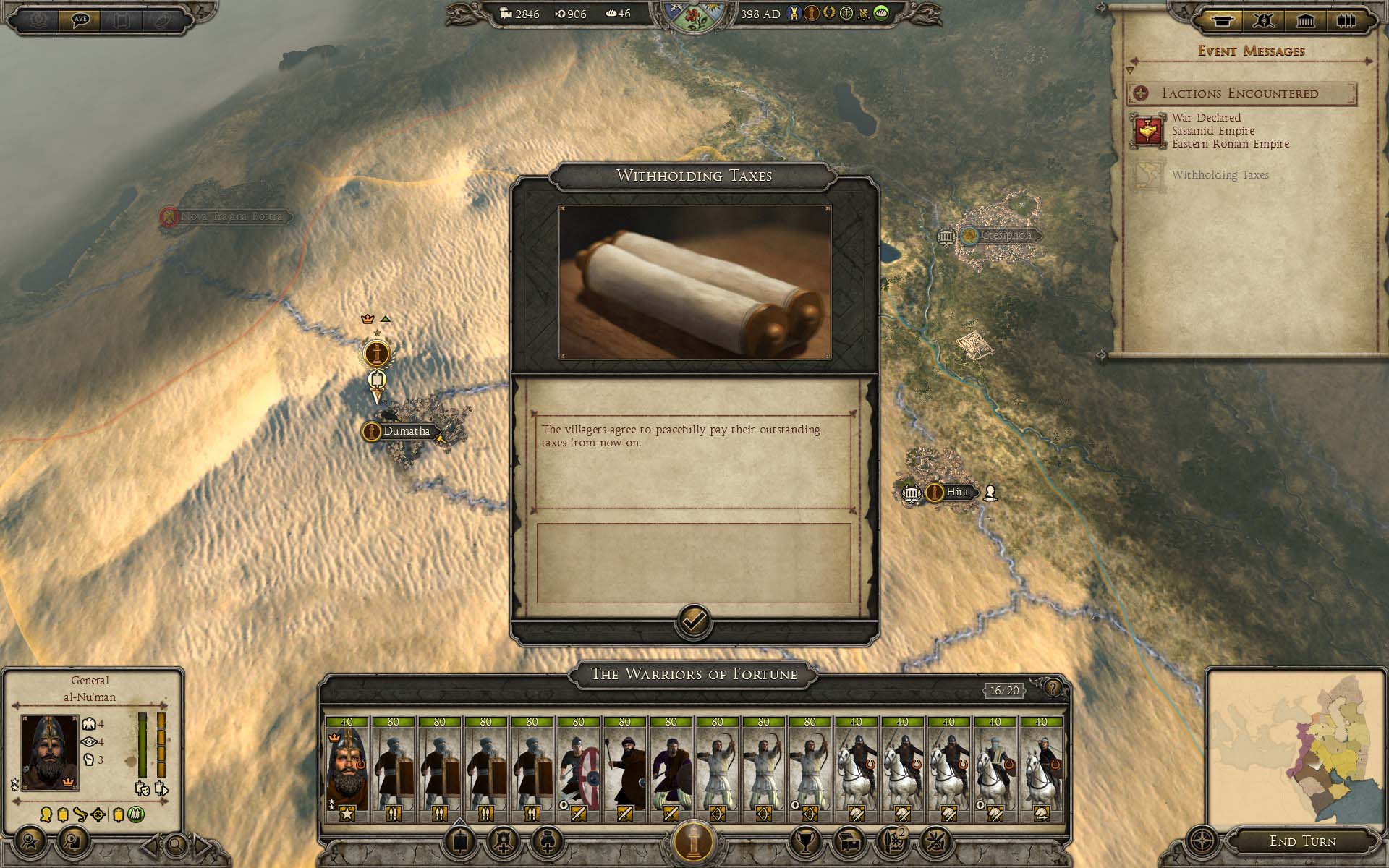Click the al-Nu'man general portrait

click(50, 753)
